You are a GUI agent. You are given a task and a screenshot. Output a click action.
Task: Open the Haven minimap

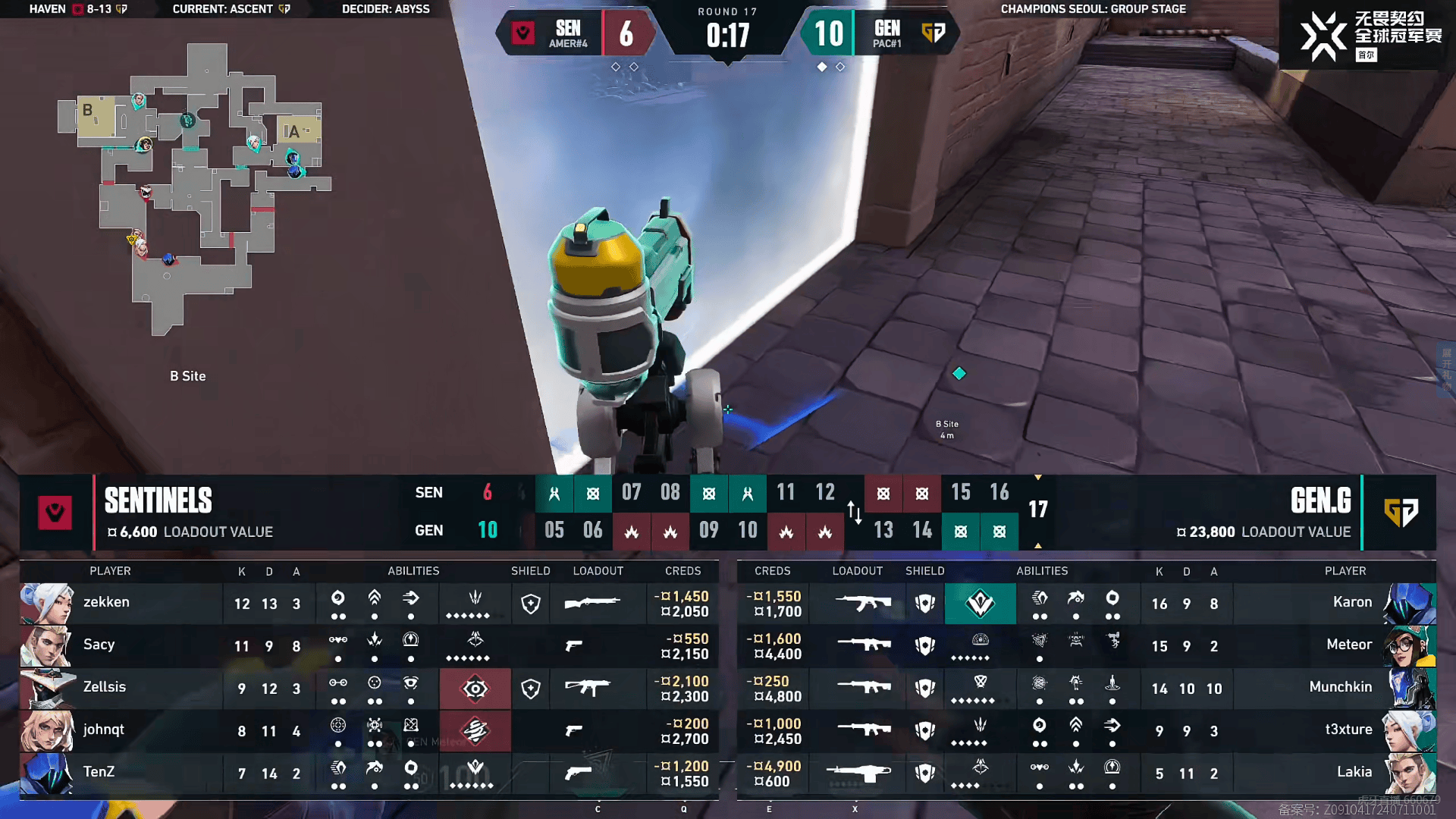193,190
